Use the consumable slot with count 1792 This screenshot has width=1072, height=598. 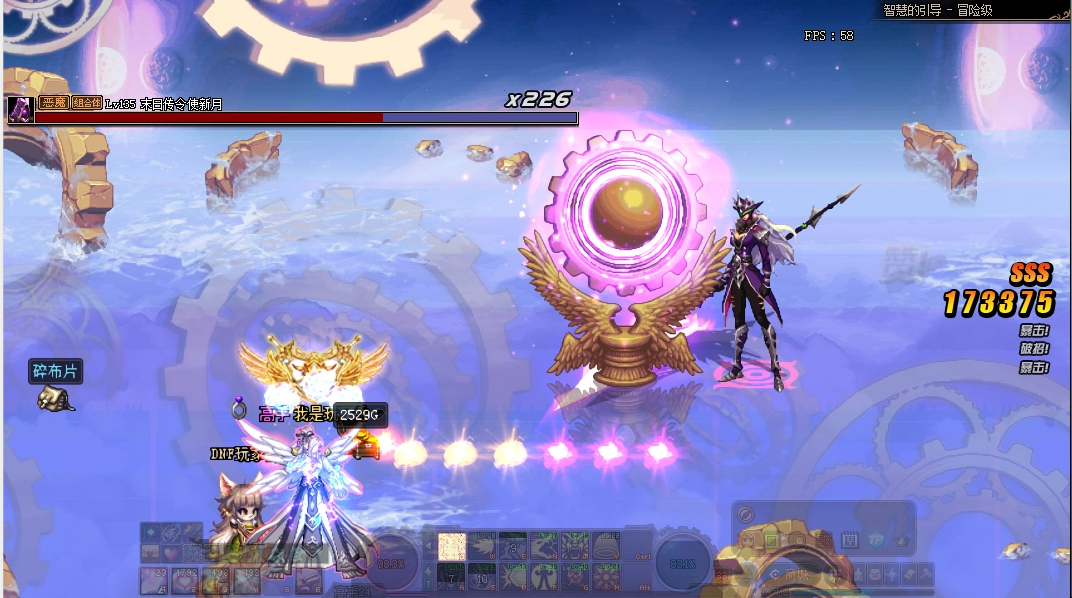tap(185, 578)
